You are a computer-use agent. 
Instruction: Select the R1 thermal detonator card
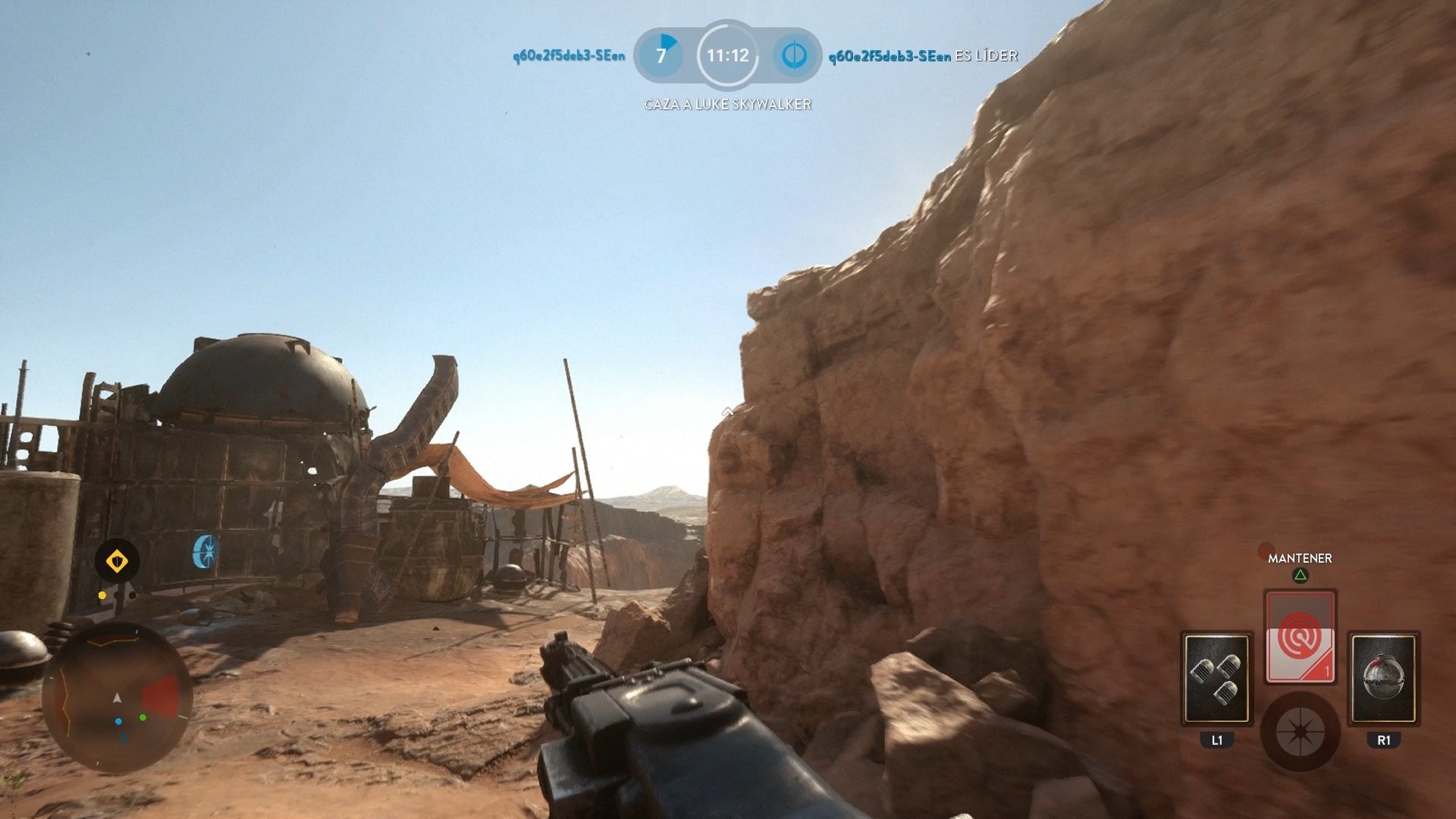(1385, 679)
